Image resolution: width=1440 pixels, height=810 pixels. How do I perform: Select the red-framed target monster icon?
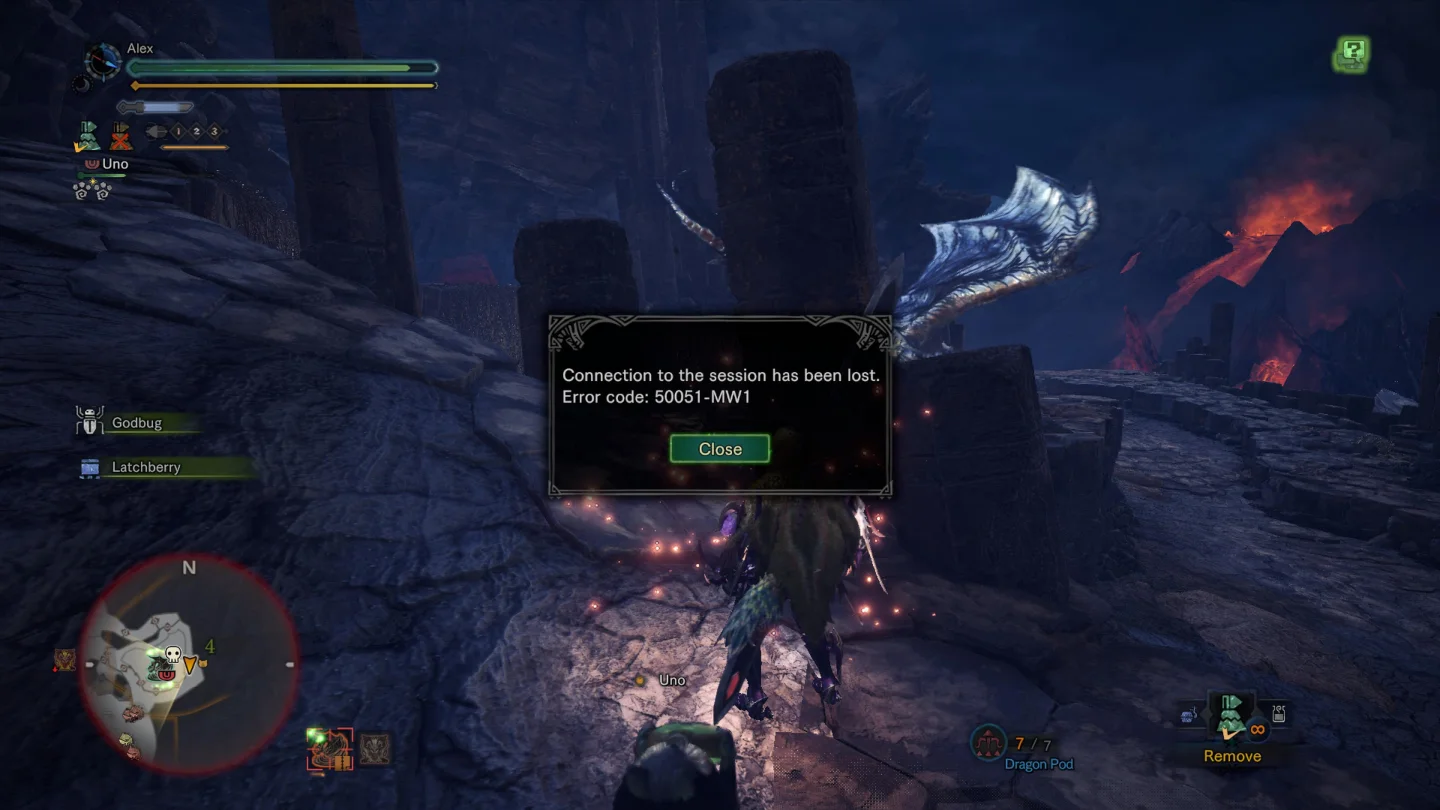point(330,748)
